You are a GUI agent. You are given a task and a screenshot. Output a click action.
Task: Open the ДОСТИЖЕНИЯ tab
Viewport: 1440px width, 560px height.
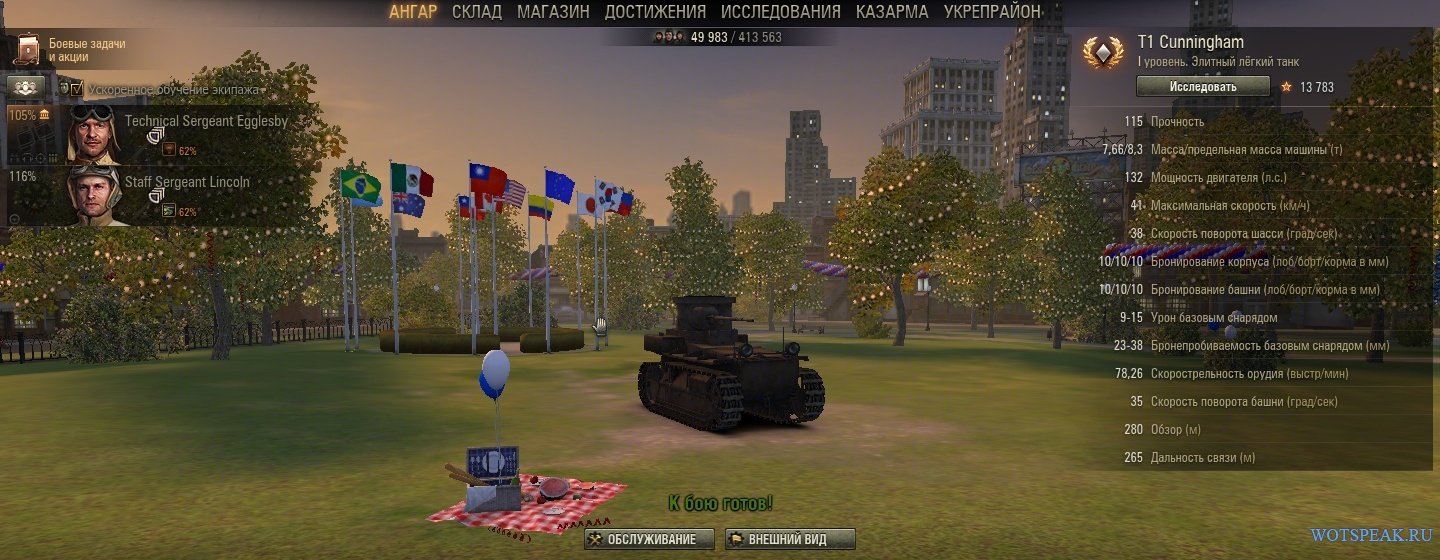click(655, 12)
